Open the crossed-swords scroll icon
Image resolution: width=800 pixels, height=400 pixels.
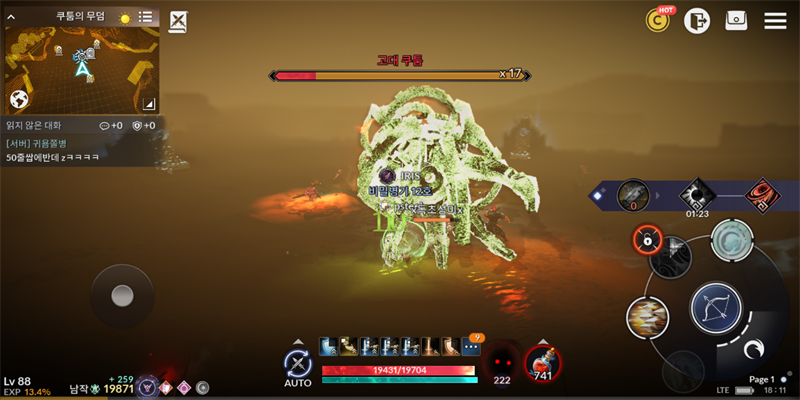[178, 21]
